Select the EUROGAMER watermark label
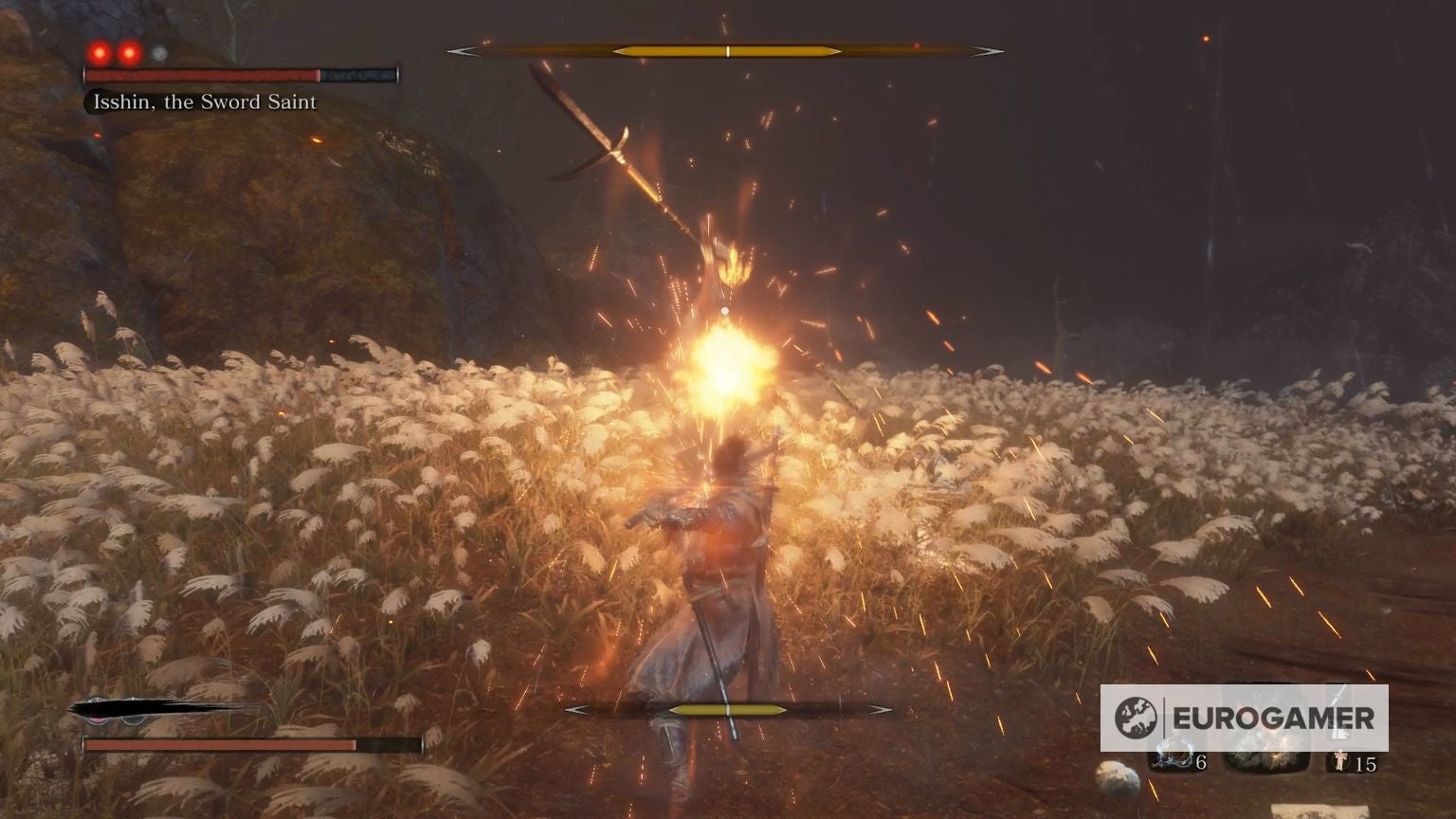The height and width of the screenshot is (819, 1456). [x=1273, y=718]
